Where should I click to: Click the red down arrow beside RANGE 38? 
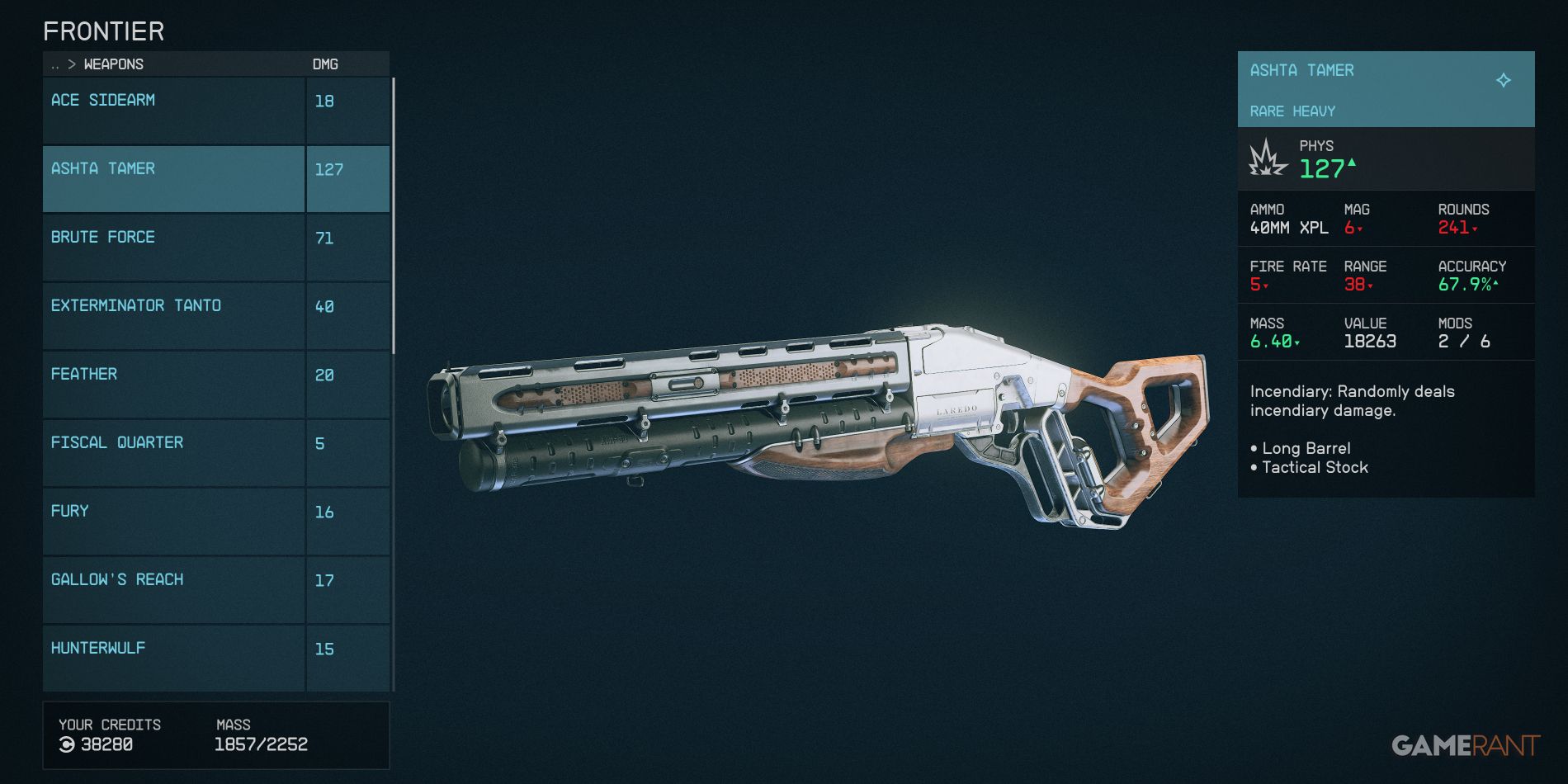(x=1370, y=286)
